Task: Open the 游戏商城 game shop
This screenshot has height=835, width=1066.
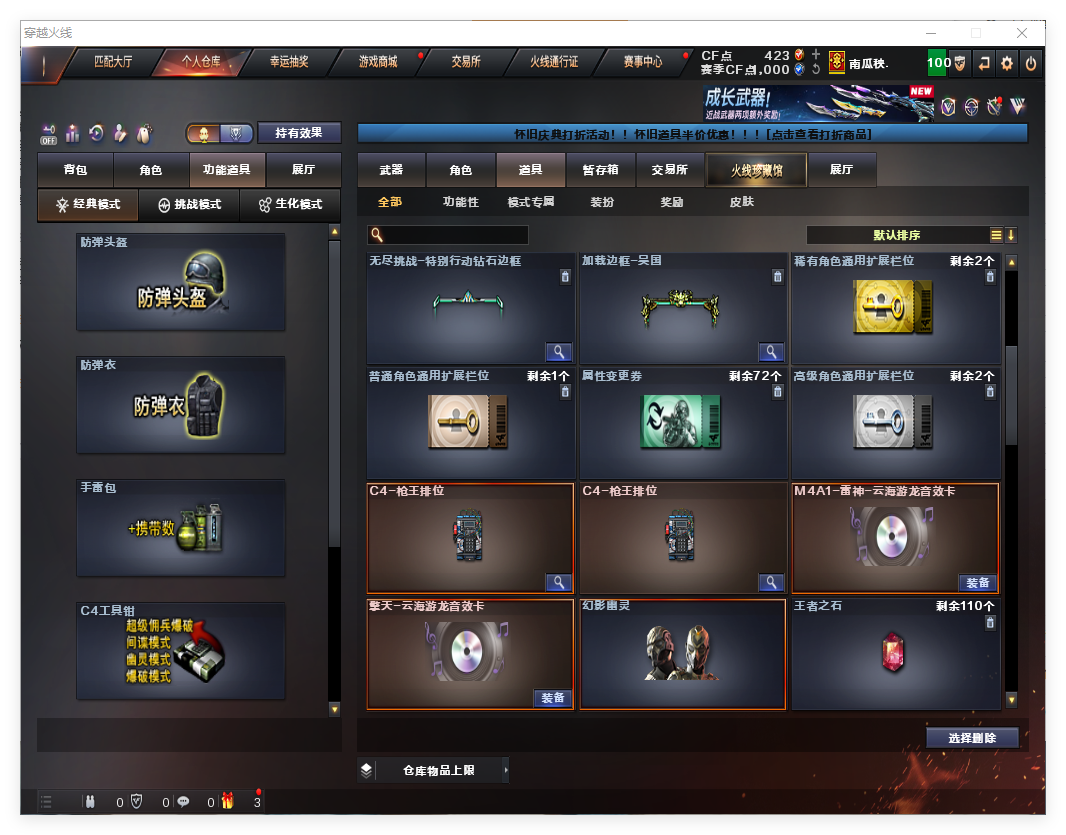Action: (378, 62)
